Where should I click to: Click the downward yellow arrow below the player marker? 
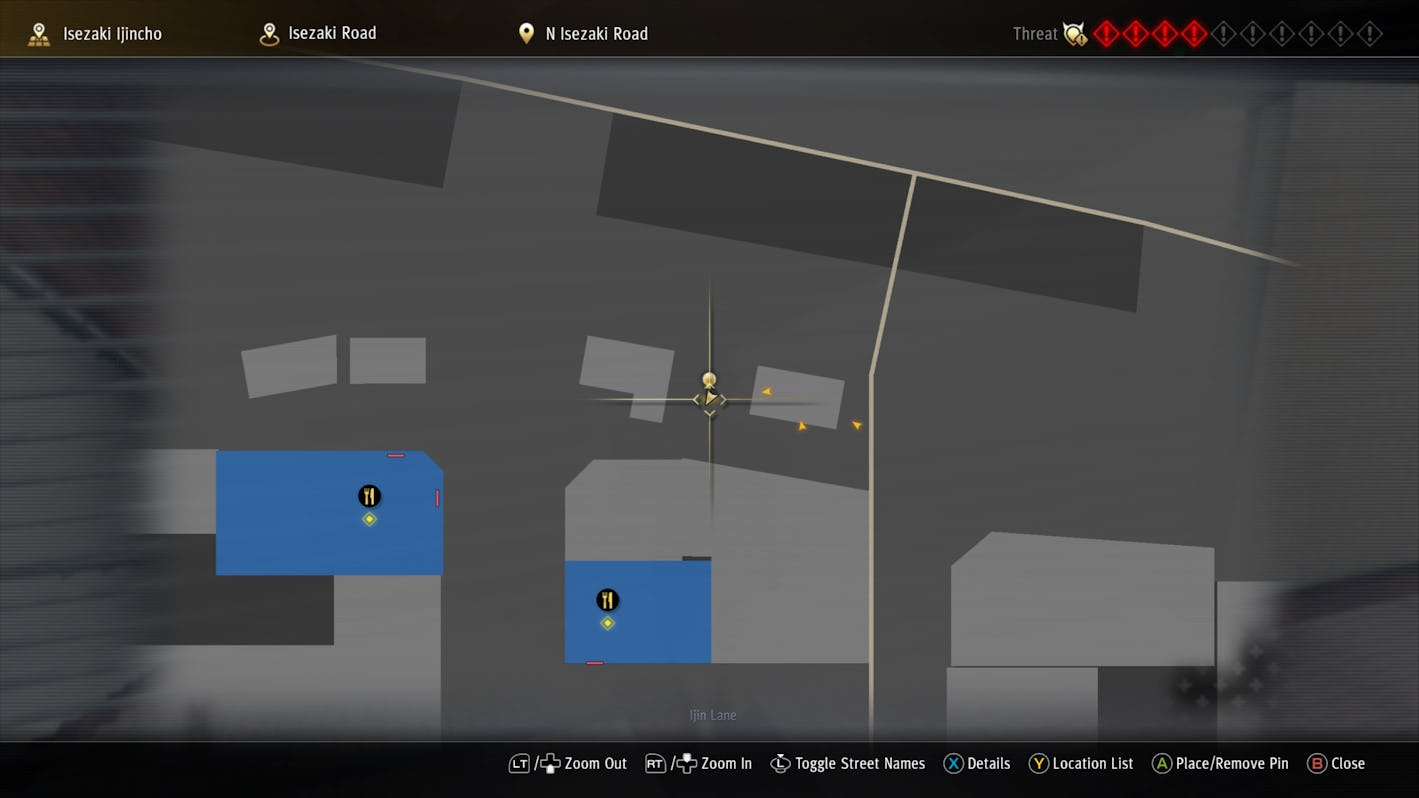710,411
